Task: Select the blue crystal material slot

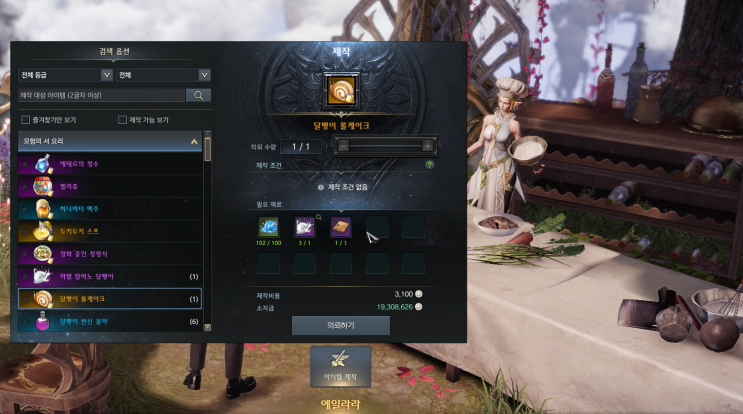Action: pos(268,227)
